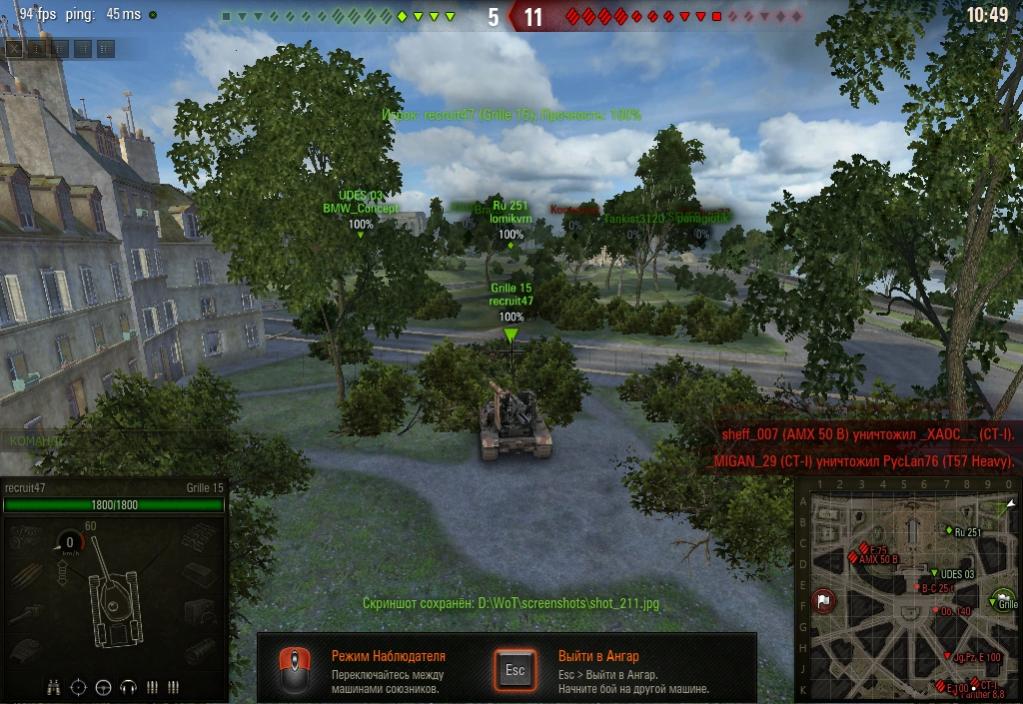Image resolution: width=1023 pixels, height=704 pixels.
Task: Click the white base flag on the minimap
Action: [x=823, y=601]
